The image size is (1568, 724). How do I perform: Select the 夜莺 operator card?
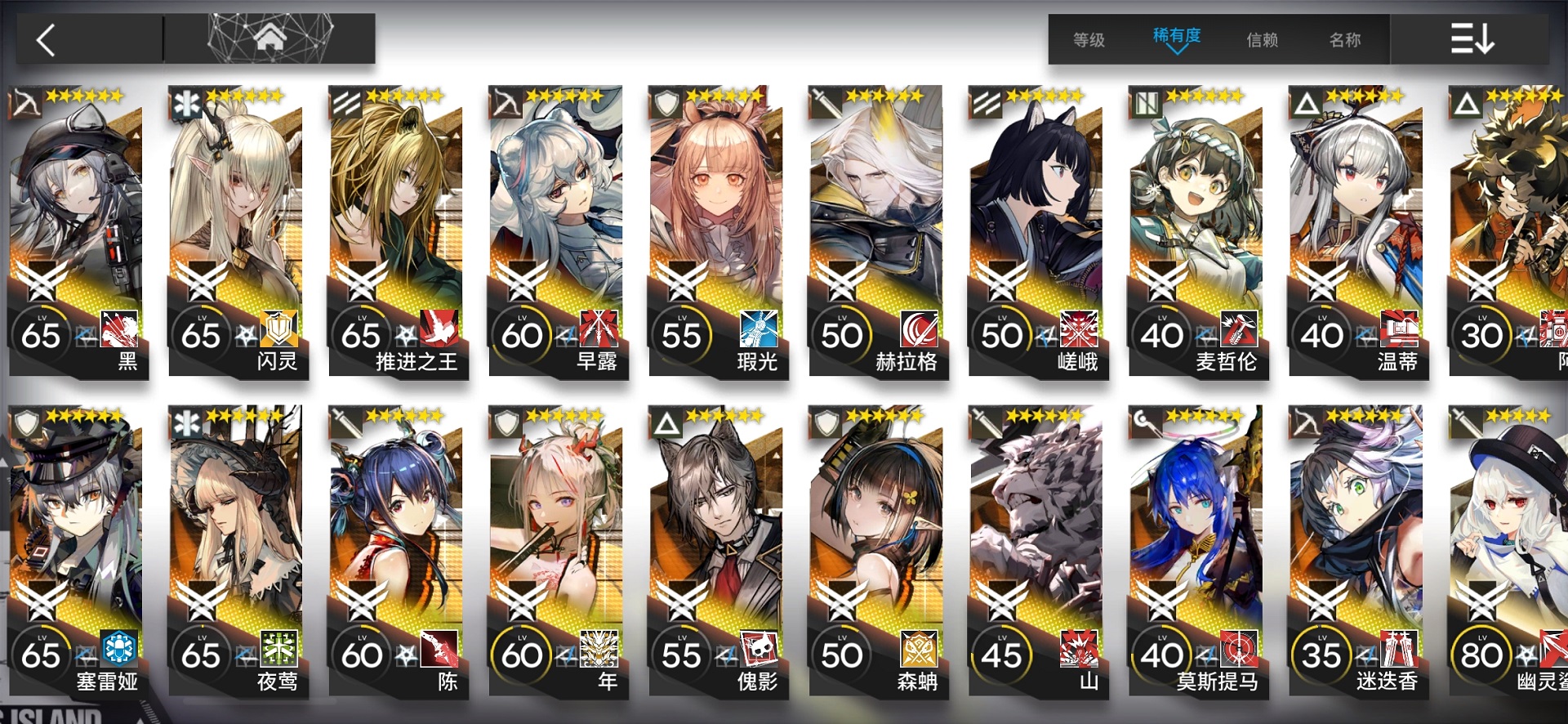point(238,552)
